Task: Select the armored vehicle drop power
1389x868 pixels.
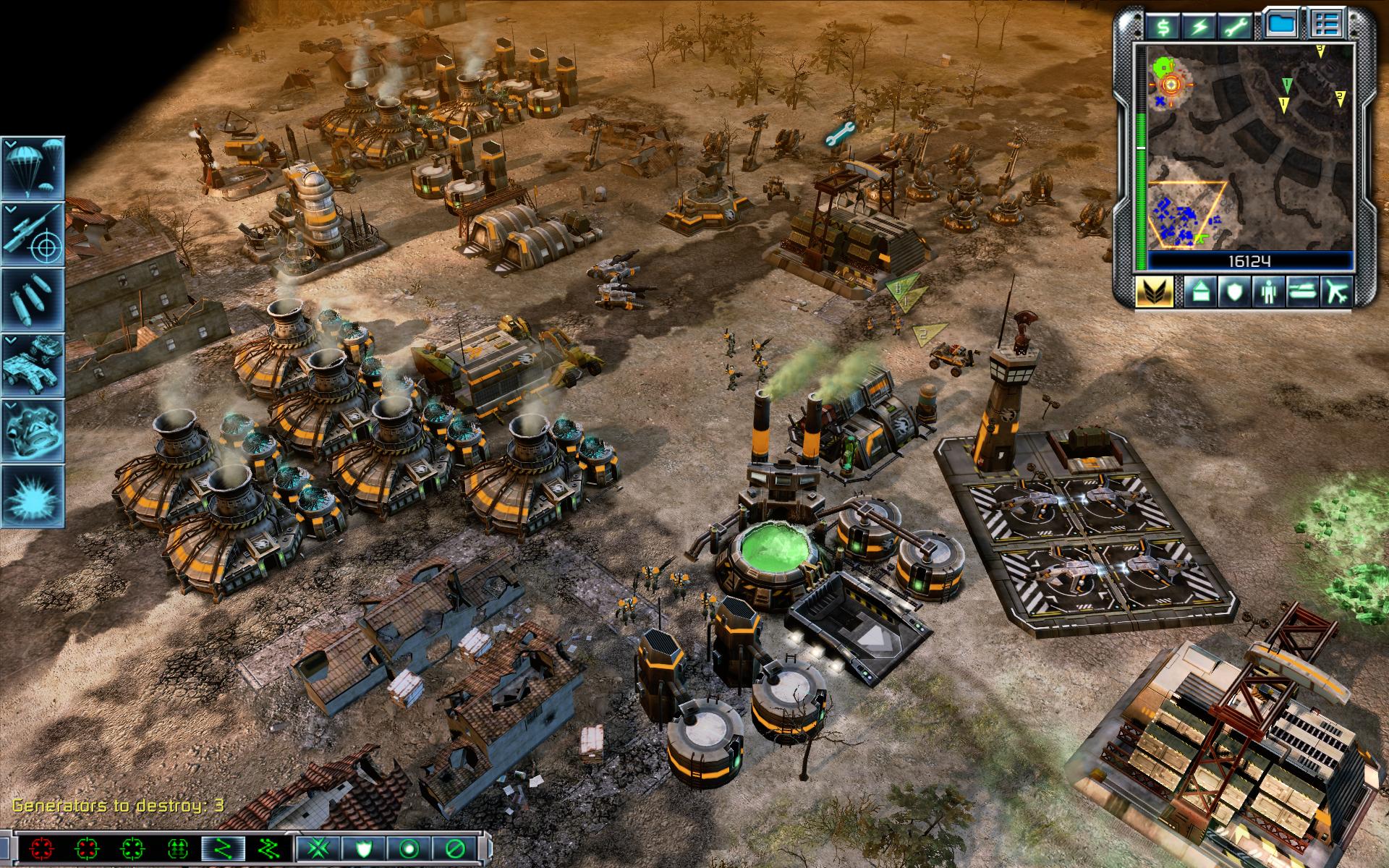Action: click(x=33, y=364)
